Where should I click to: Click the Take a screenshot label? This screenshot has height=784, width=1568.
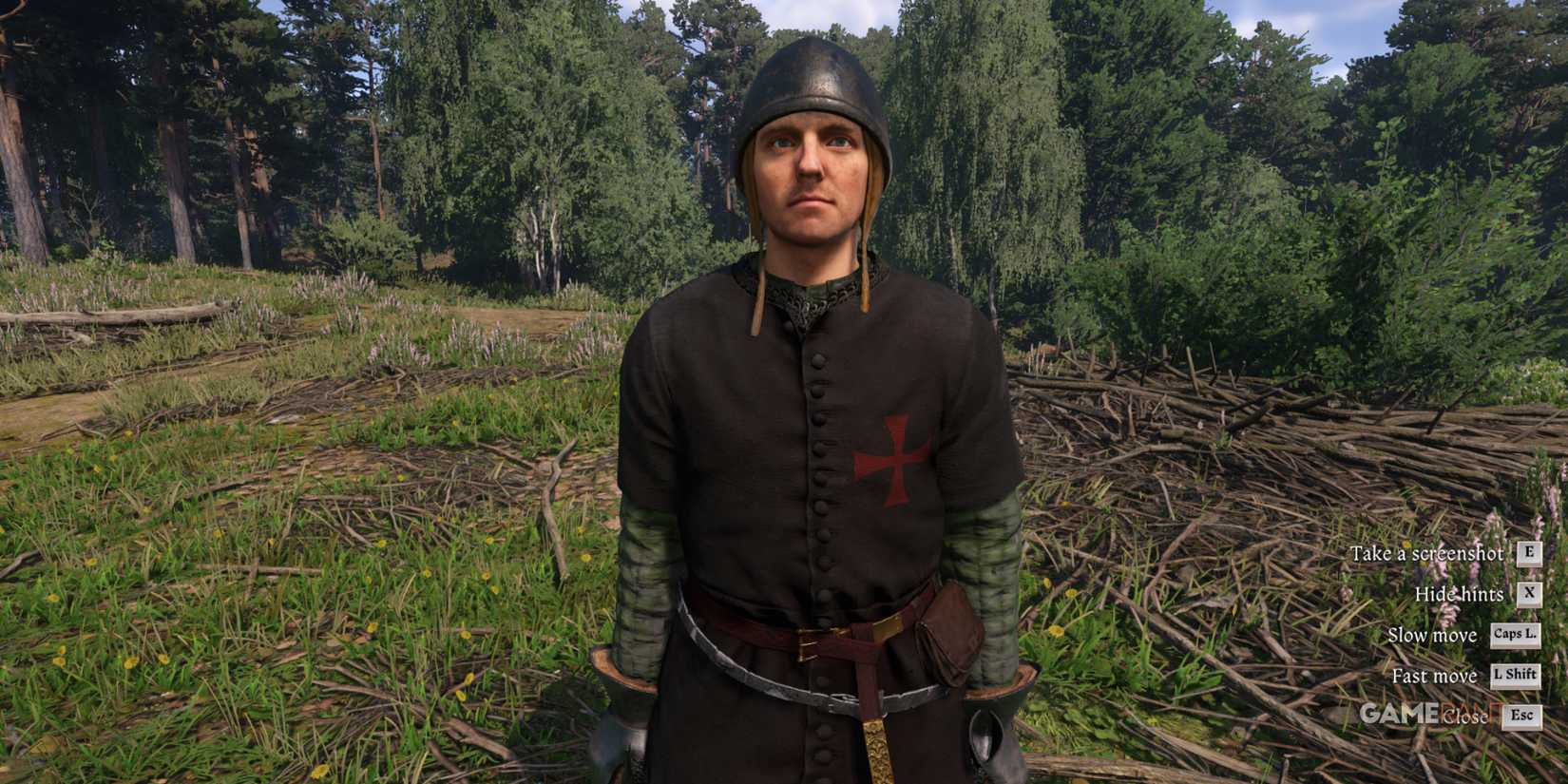(x=1425, y=552)
